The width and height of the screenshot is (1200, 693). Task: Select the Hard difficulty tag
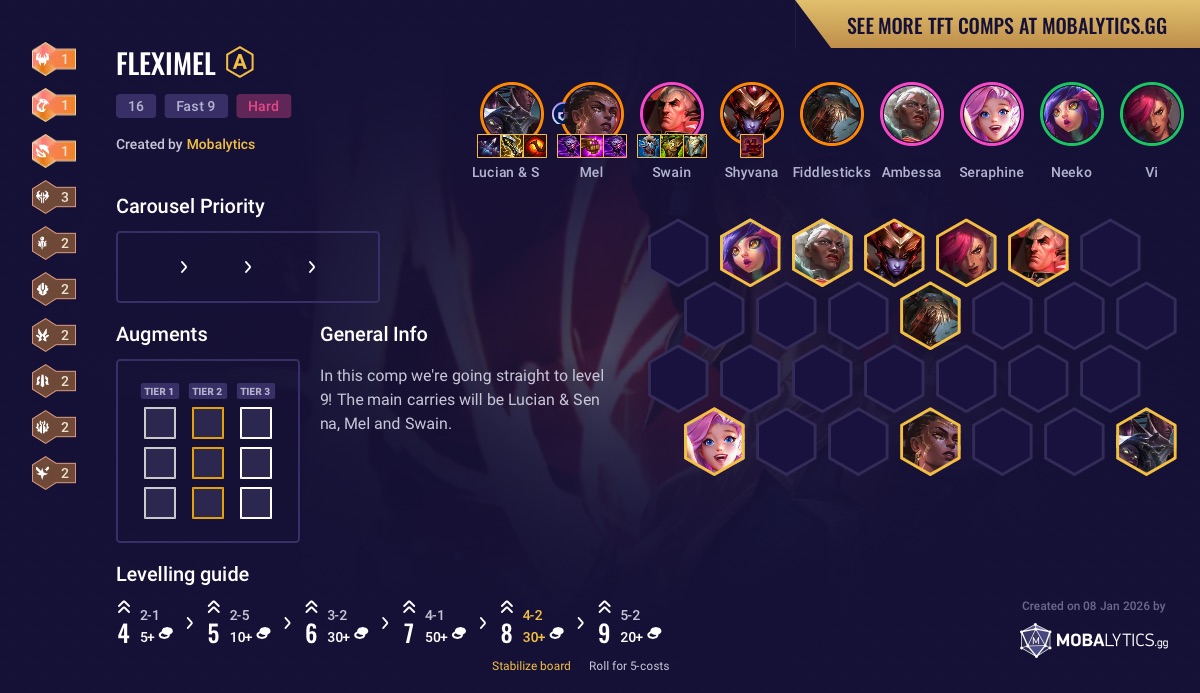(263, 106)
